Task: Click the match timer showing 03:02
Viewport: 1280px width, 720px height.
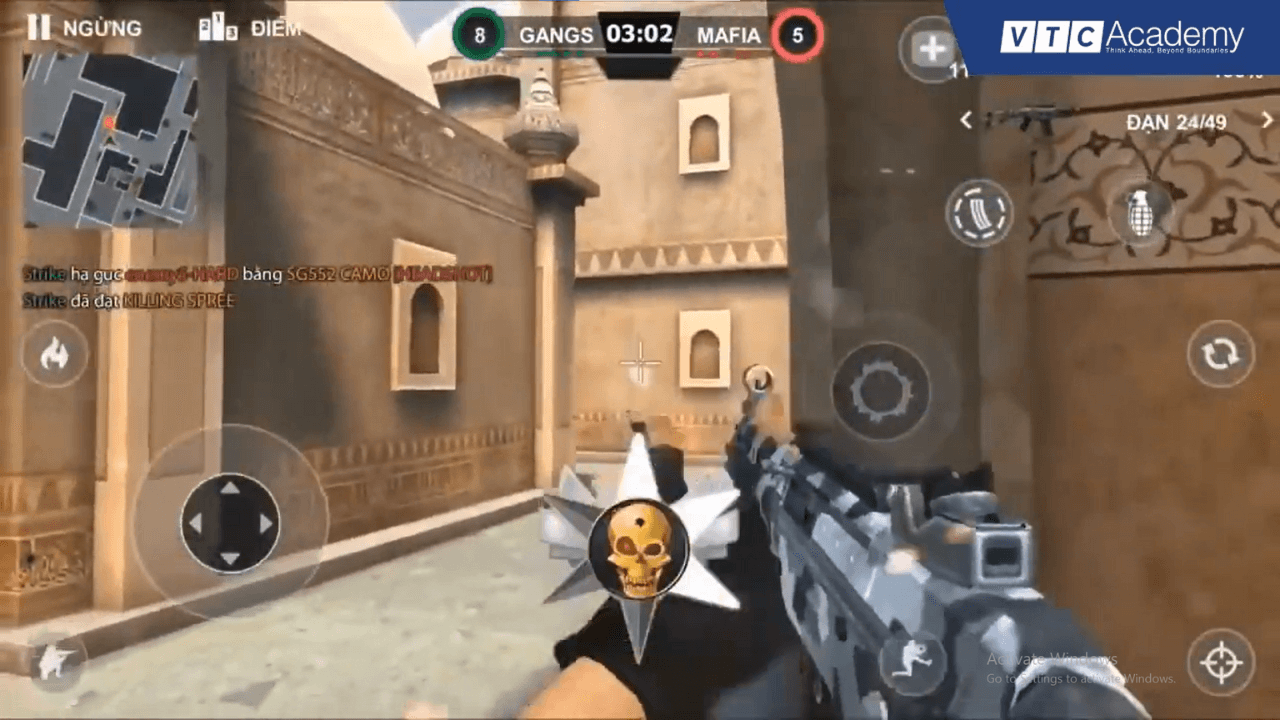Action: [x=640, y=33]
